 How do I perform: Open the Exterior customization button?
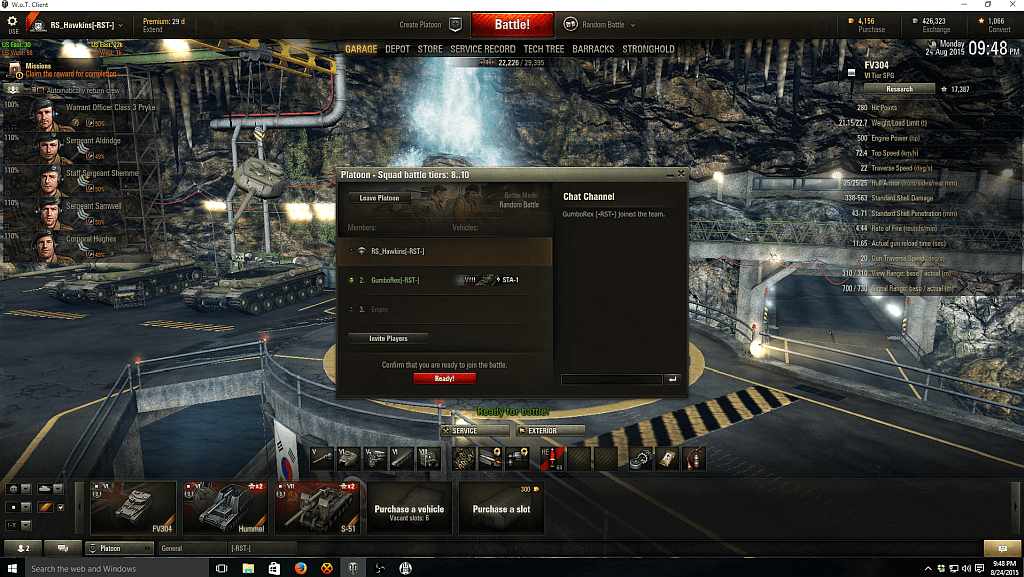(549, 431)
